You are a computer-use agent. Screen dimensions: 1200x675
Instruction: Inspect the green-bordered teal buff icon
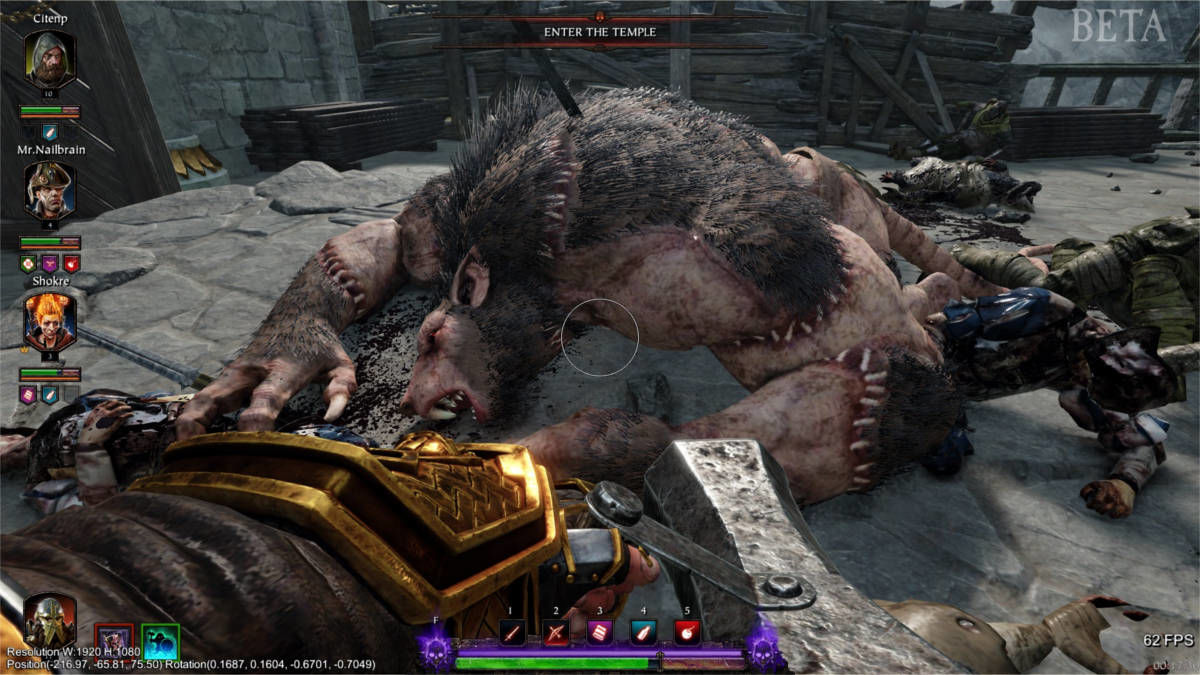[x=160, y=641]
